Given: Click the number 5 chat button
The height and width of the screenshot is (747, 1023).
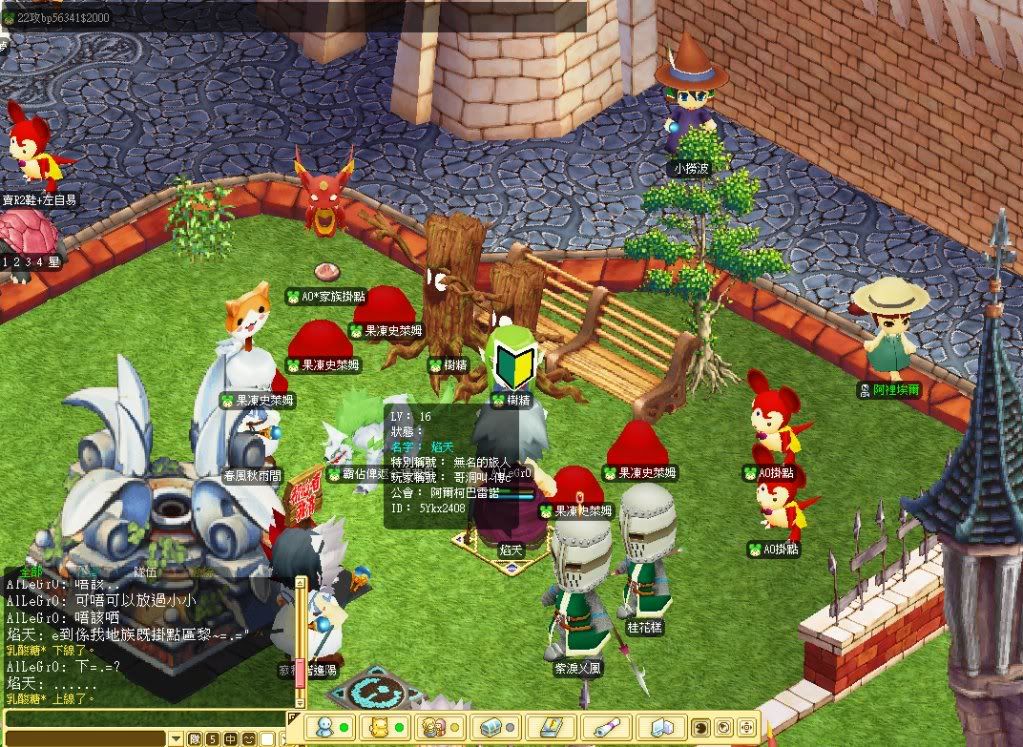Looking at the screenshot, I should pyautogui.click(x=212, y=739).
